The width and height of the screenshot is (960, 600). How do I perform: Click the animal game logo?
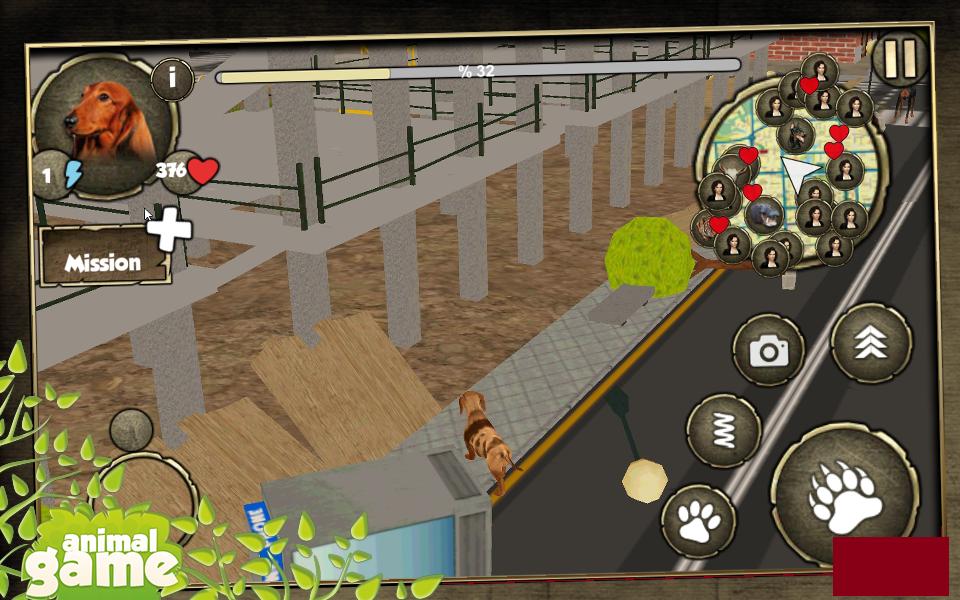click(102, 560)
